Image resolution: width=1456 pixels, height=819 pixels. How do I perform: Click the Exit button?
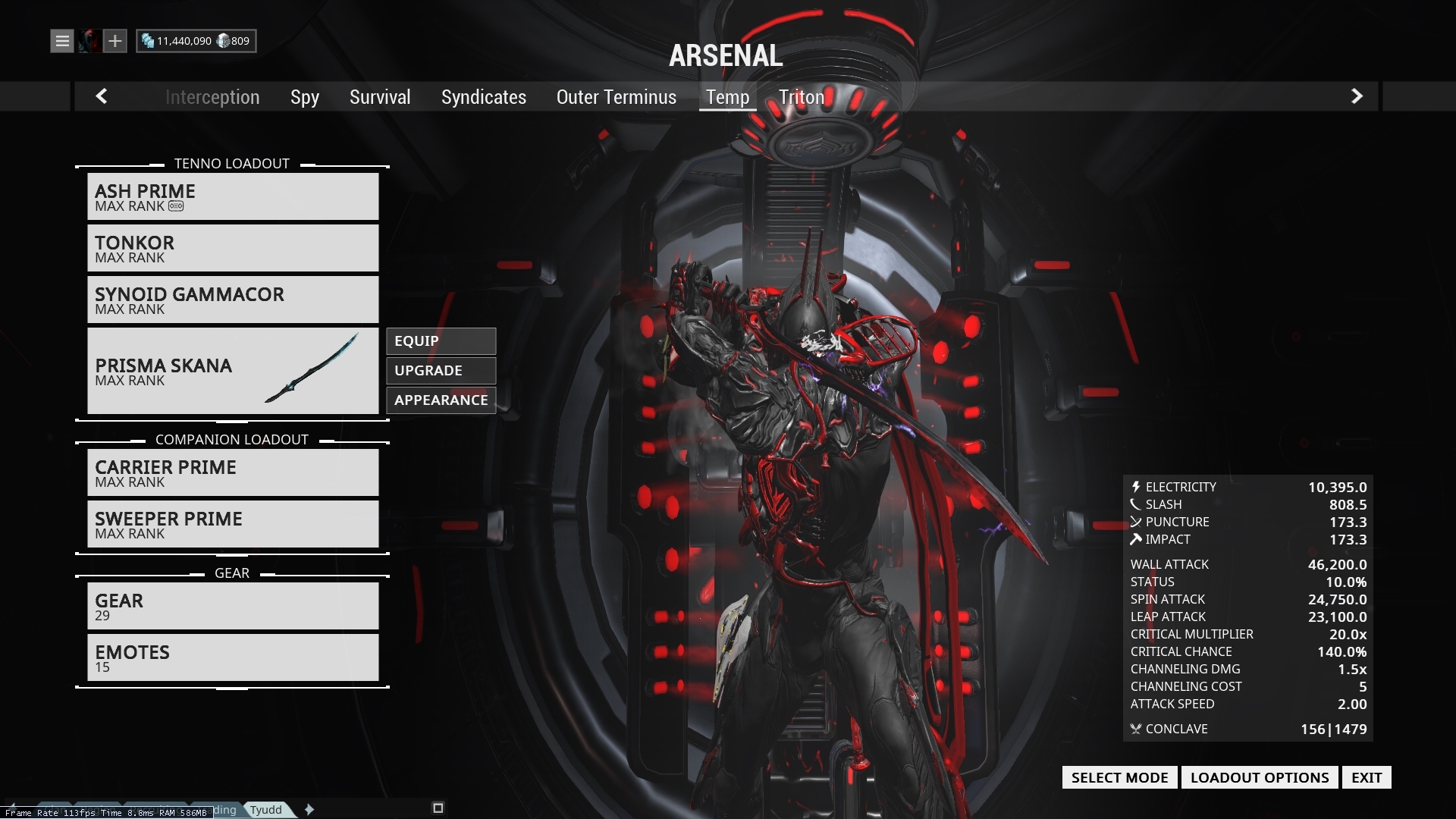point(1367,777)
